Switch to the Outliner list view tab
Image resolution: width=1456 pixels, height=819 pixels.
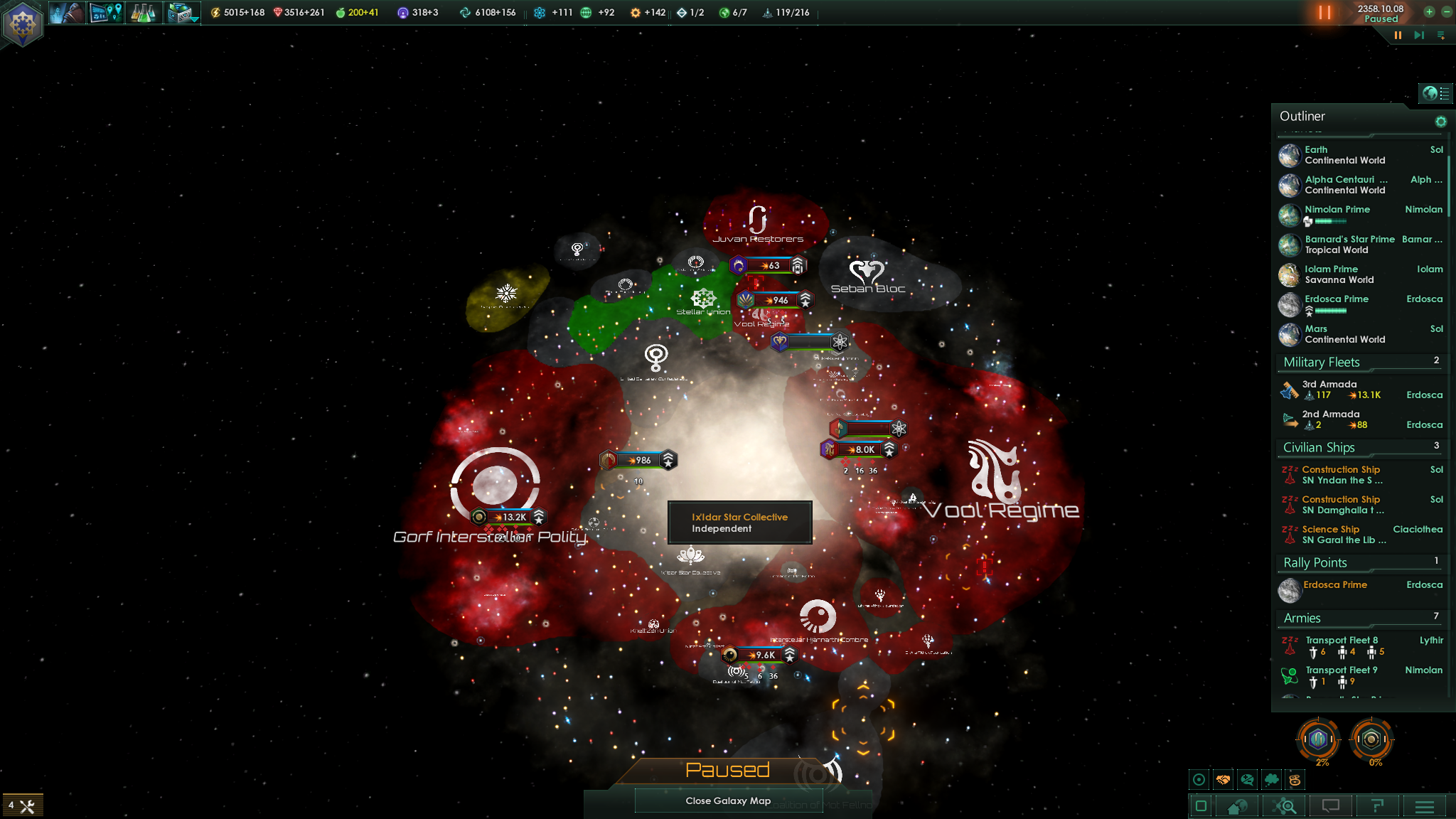point(1445,92)
